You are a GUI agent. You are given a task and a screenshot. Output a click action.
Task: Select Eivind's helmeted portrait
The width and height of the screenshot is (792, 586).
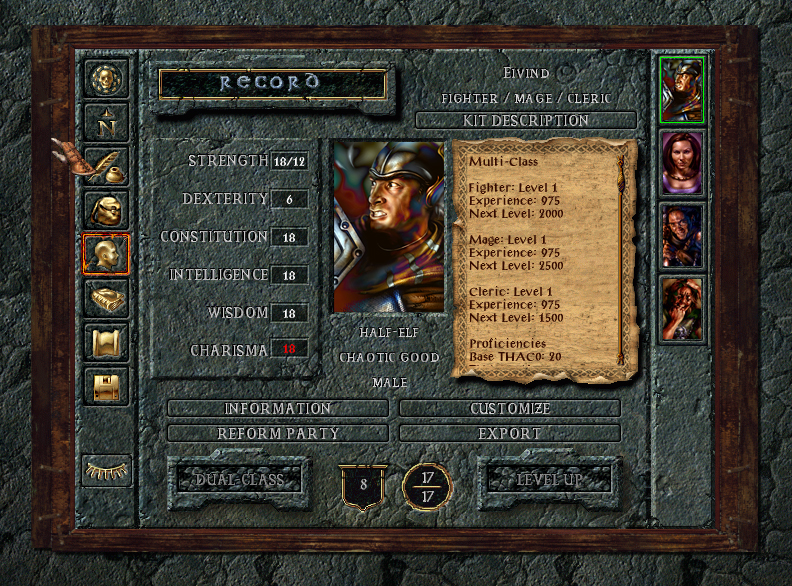pyautogui.click(x=682, y=89)
